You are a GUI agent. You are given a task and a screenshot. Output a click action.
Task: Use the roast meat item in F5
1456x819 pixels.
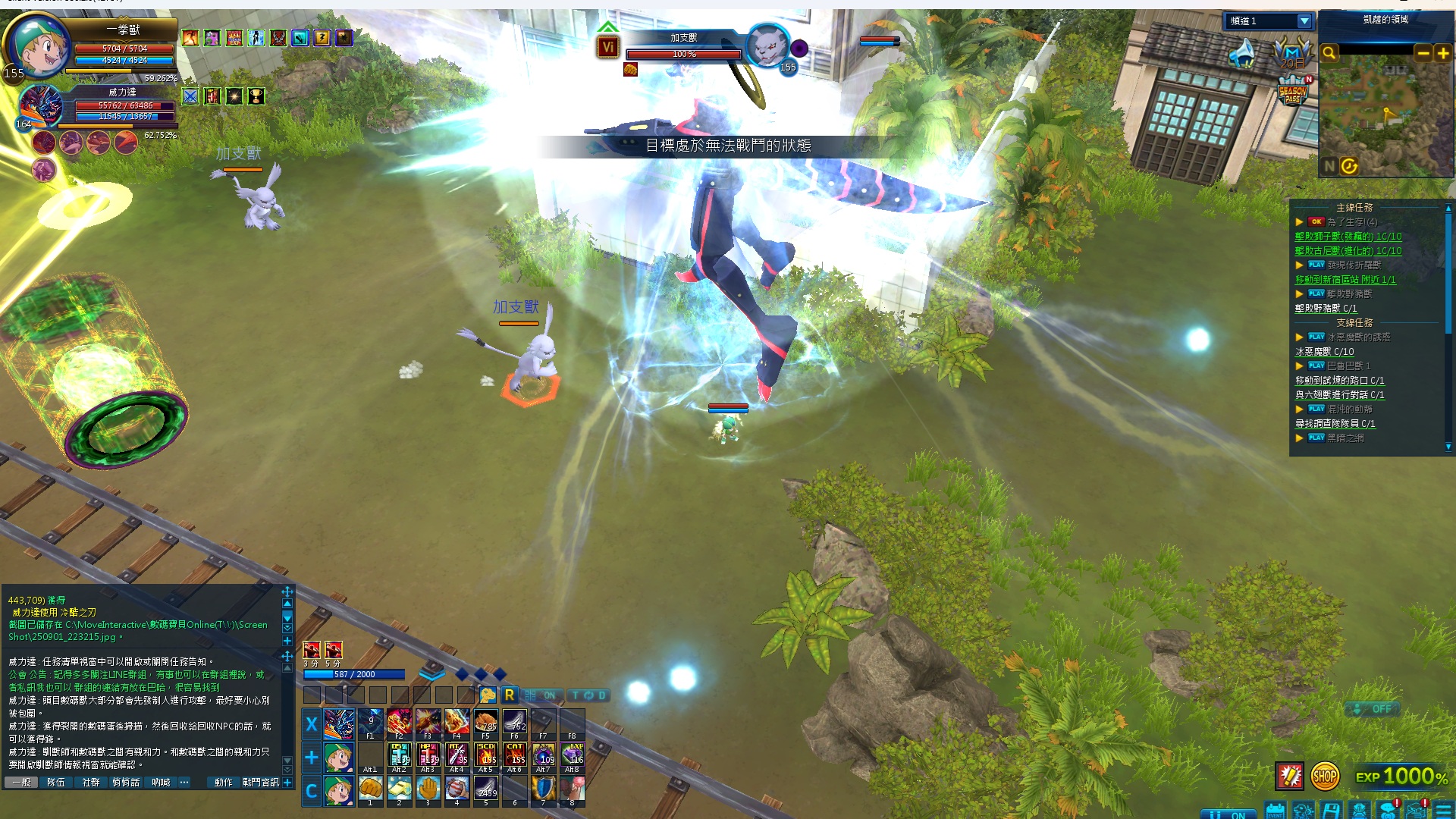click(x=485, y=723)
